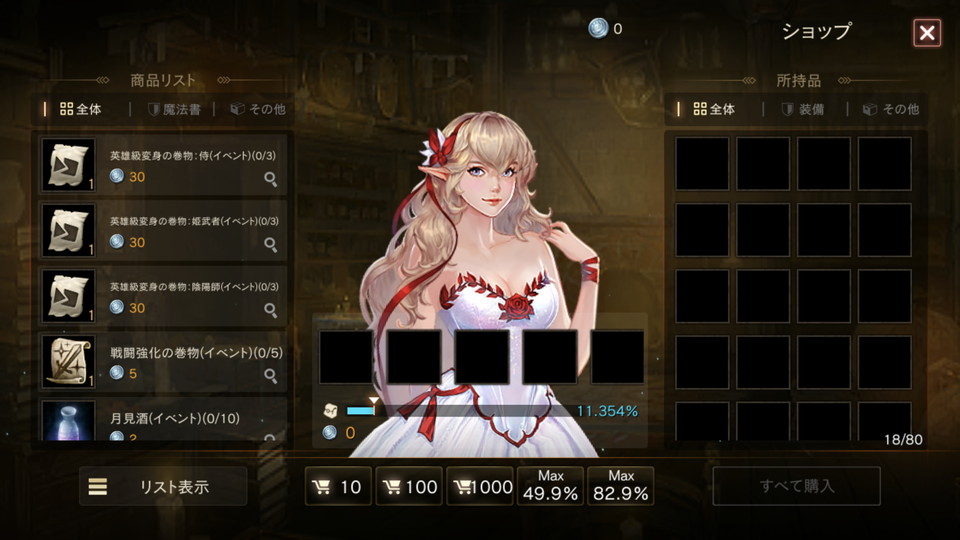Open the product list その他 tab

tap(258, 109)
